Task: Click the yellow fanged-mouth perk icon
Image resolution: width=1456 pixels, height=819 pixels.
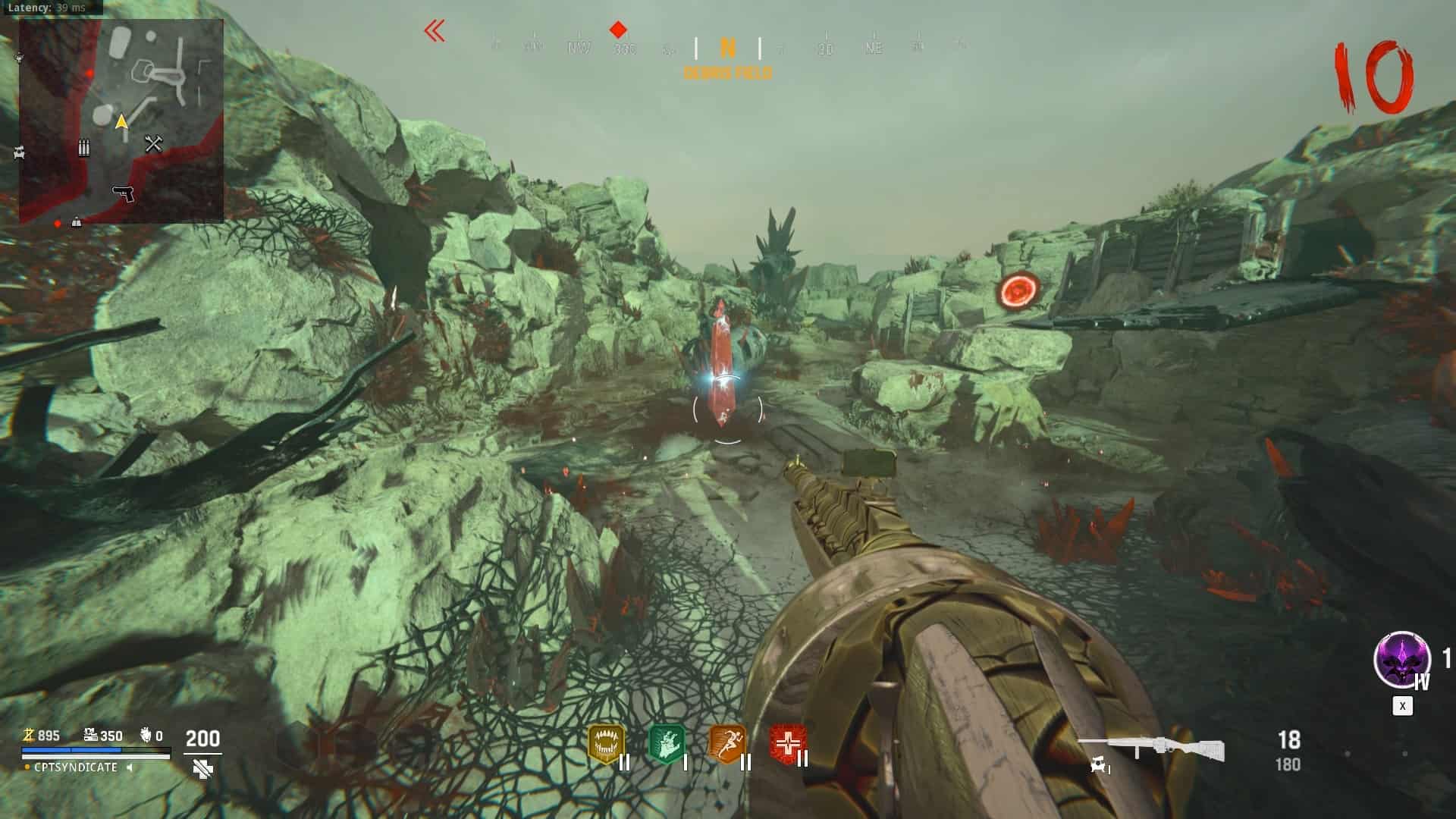Action: coord(606,744)
